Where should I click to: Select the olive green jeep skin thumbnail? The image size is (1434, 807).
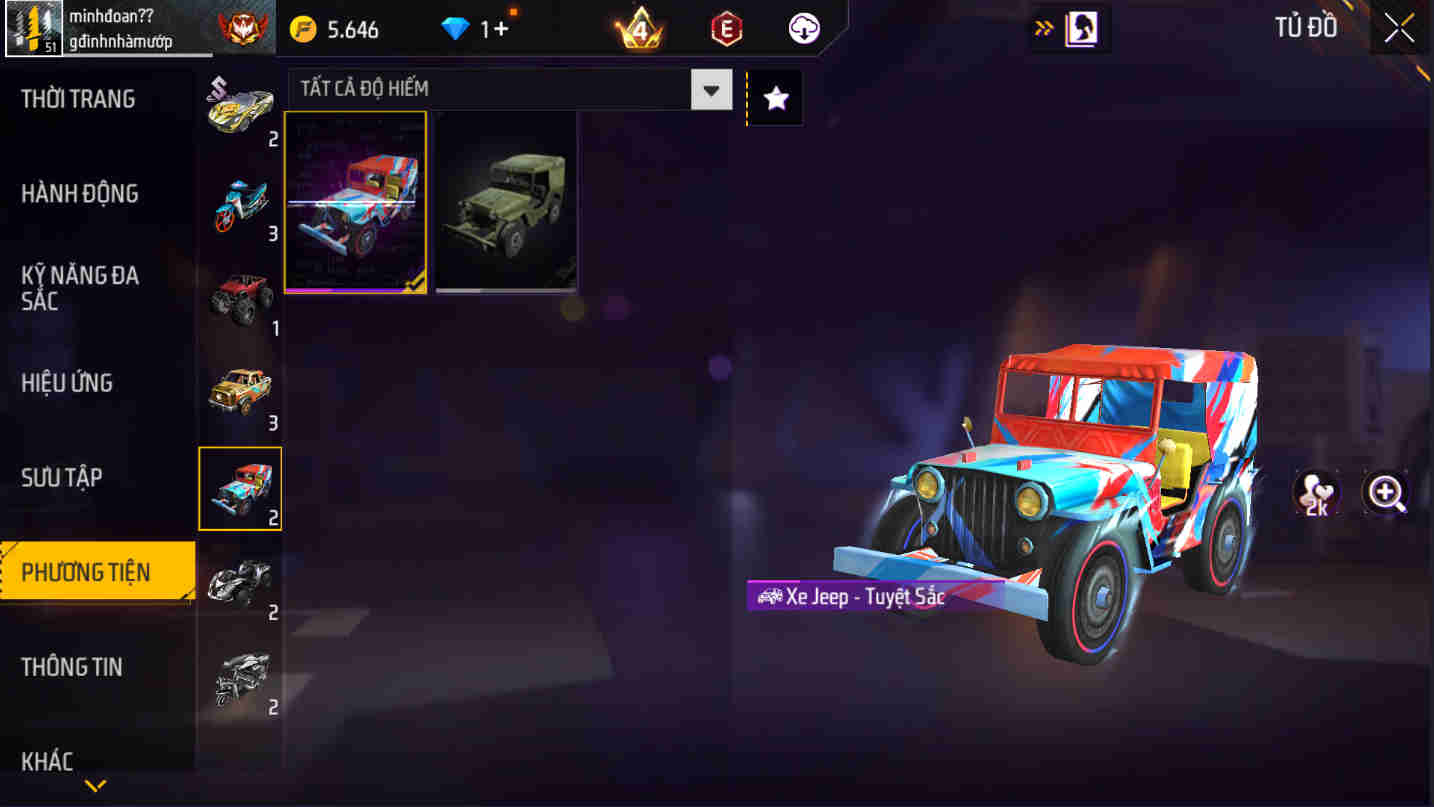click(x=505, y=201)
